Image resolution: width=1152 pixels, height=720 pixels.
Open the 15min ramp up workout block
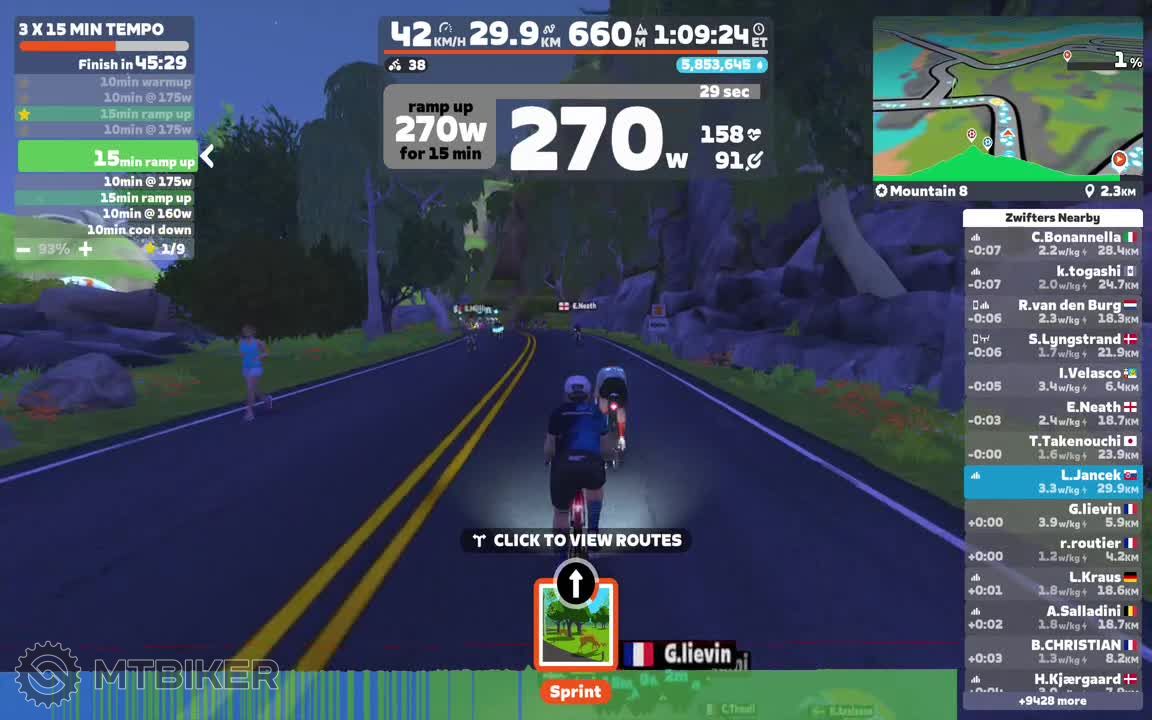[x=108, y=157]
